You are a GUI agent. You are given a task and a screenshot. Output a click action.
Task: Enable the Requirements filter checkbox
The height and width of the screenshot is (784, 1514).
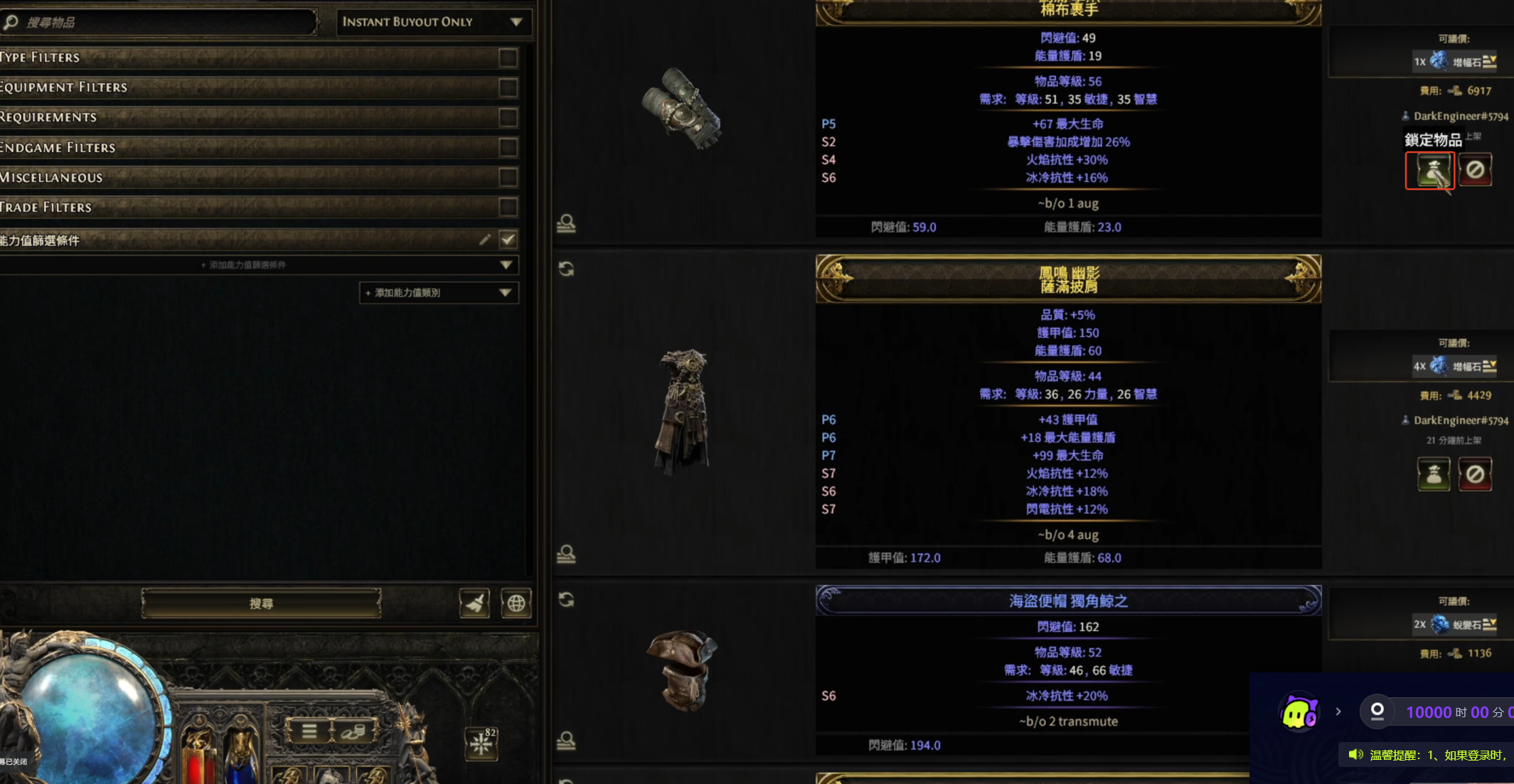(x=508, y=117)
